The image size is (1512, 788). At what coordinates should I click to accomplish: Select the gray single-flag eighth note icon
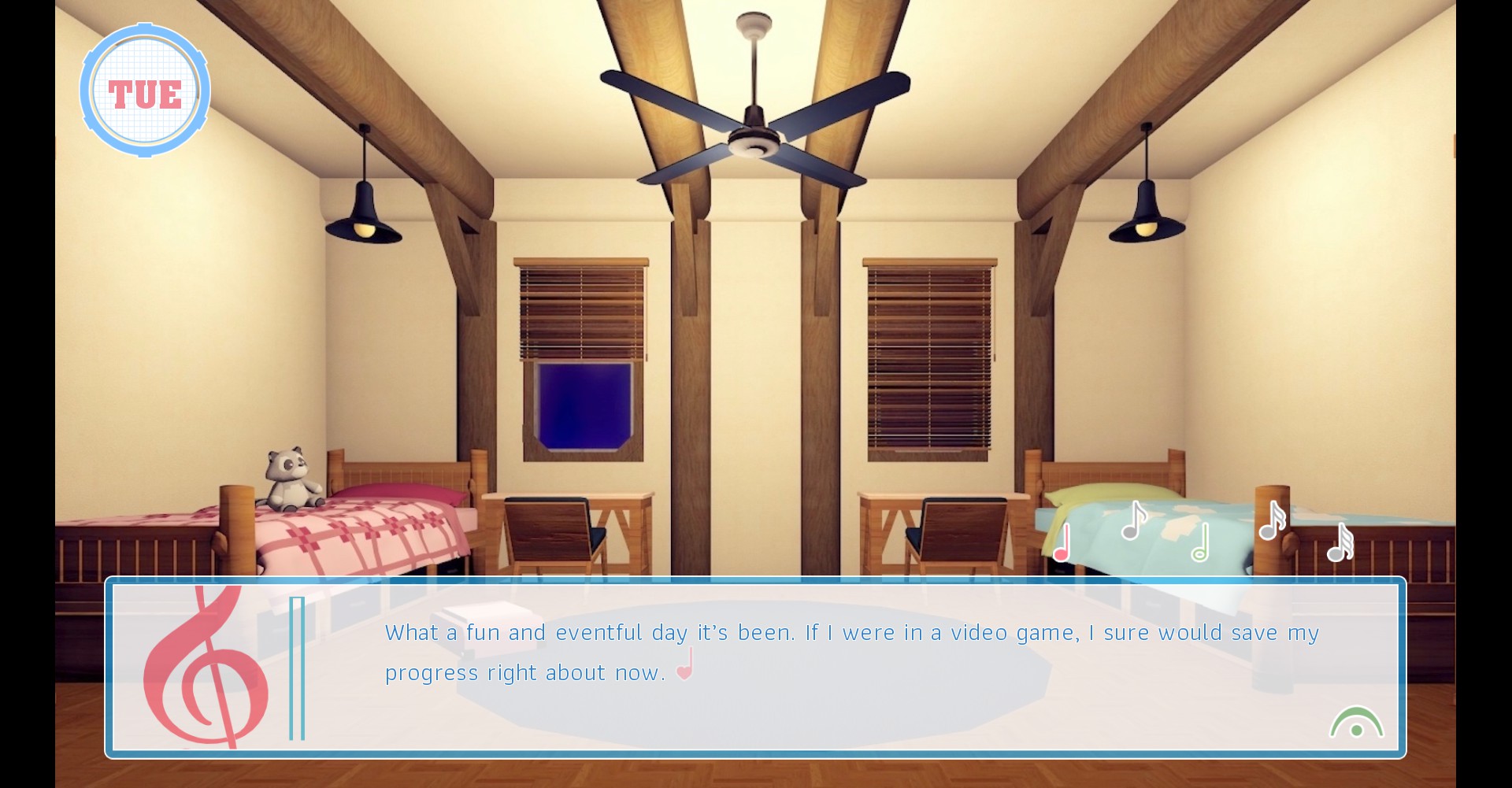[1133, 521]
